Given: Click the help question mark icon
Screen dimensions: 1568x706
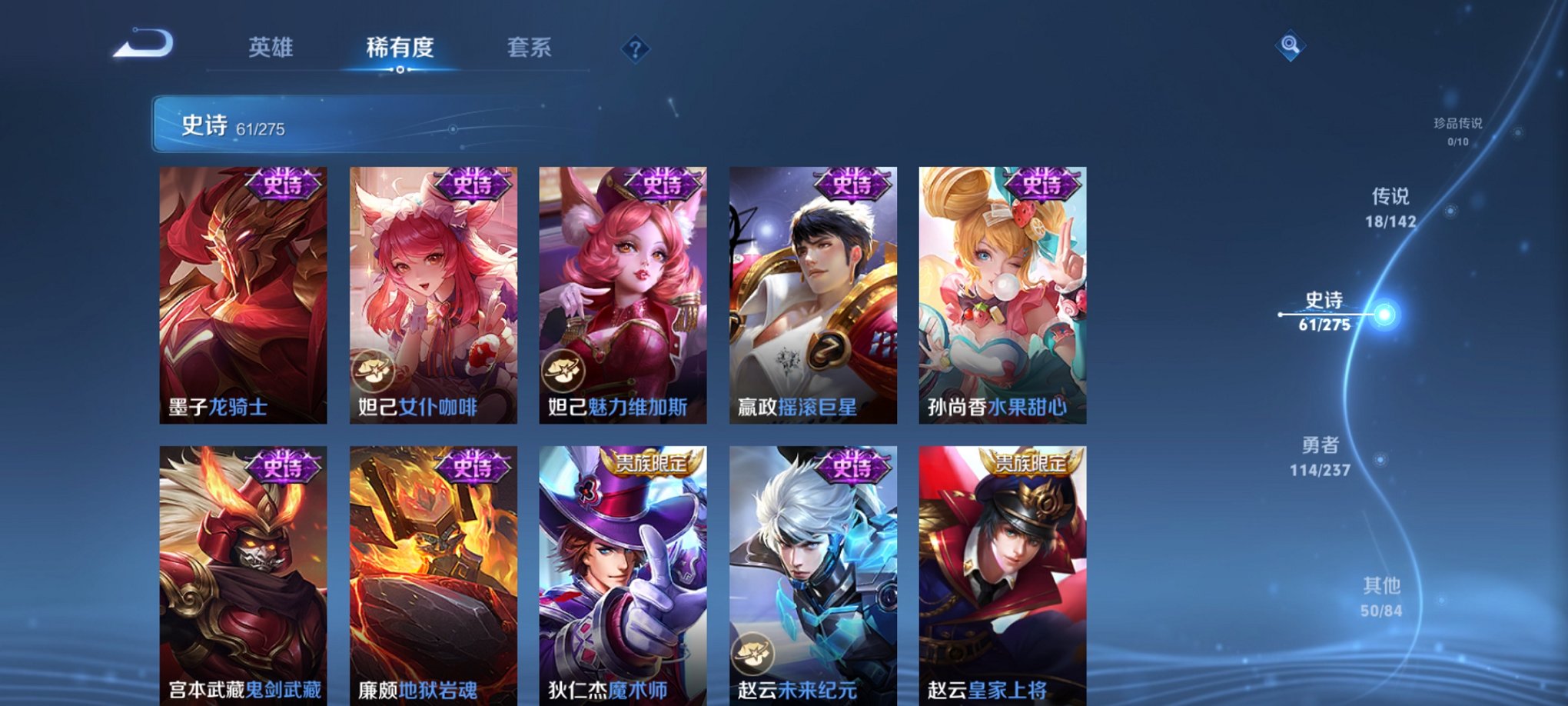Looking at the screenshot, I should click(634, 49).
